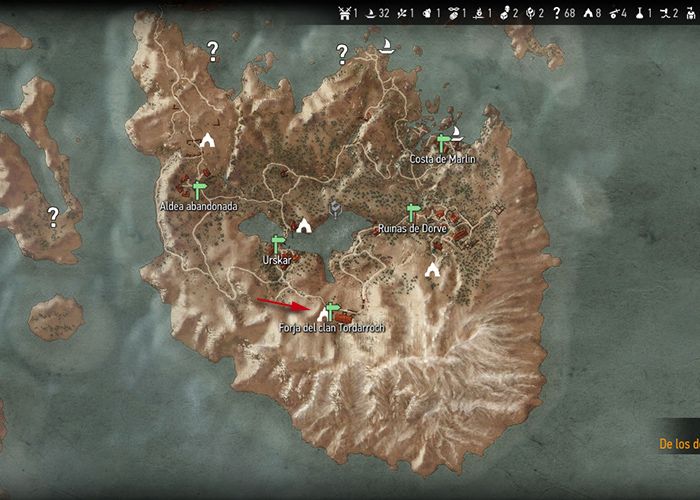Viewport: 700px width, 500px height.
Task: Select the Urskar signpost marker
Action: click(279, 244)
